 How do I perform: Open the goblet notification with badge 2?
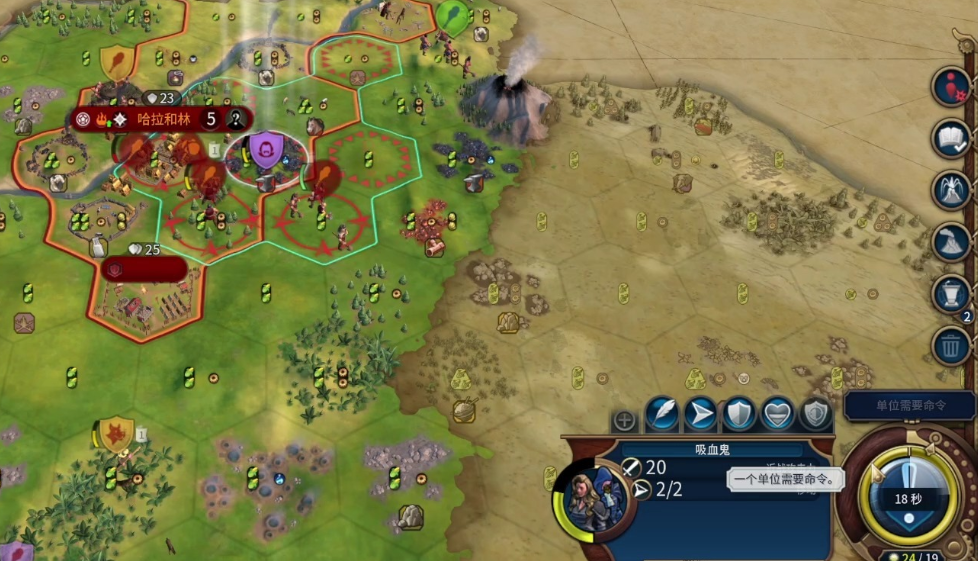951,294
